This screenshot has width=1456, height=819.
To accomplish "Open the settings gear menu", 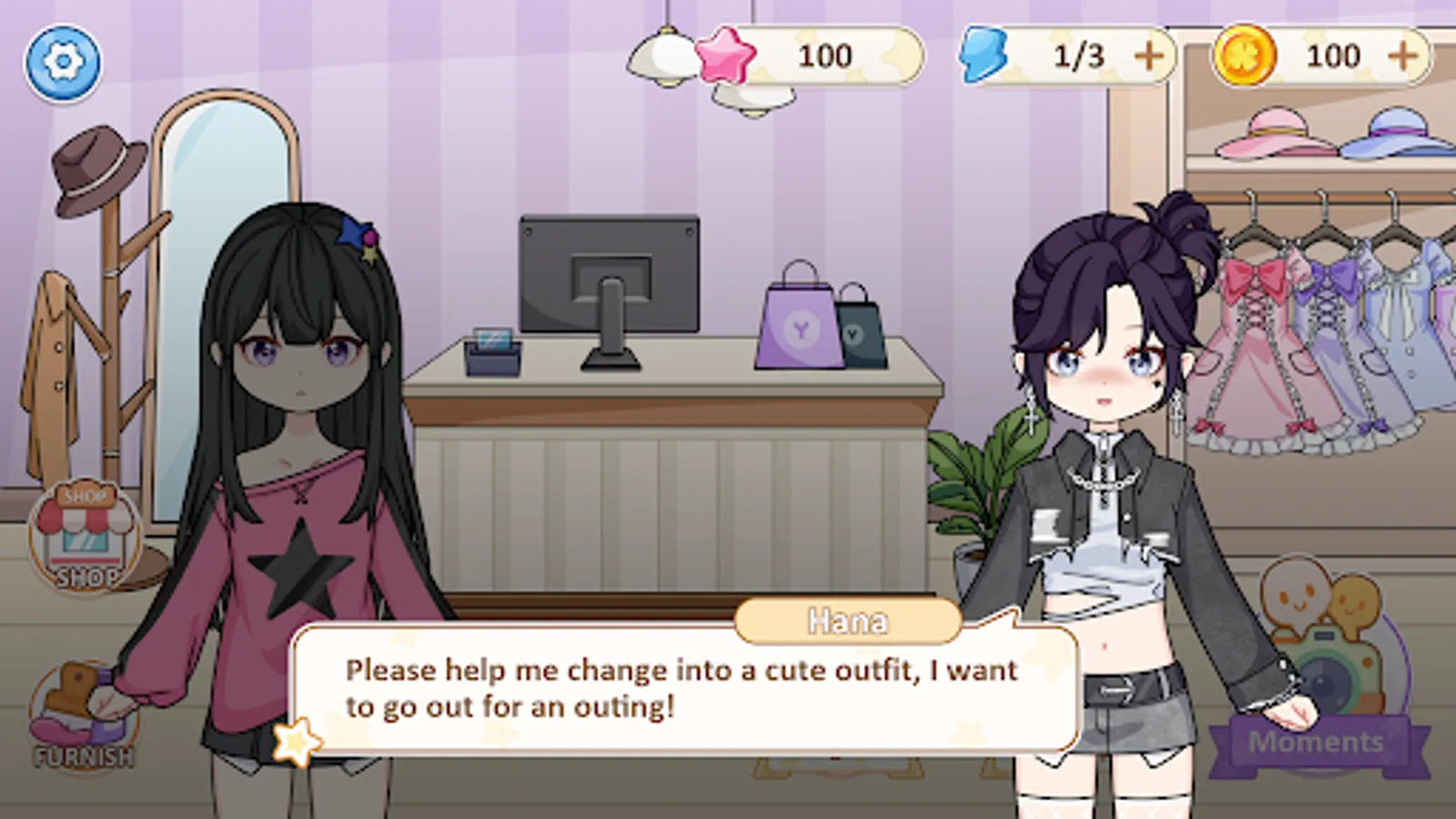I will 62,64.
